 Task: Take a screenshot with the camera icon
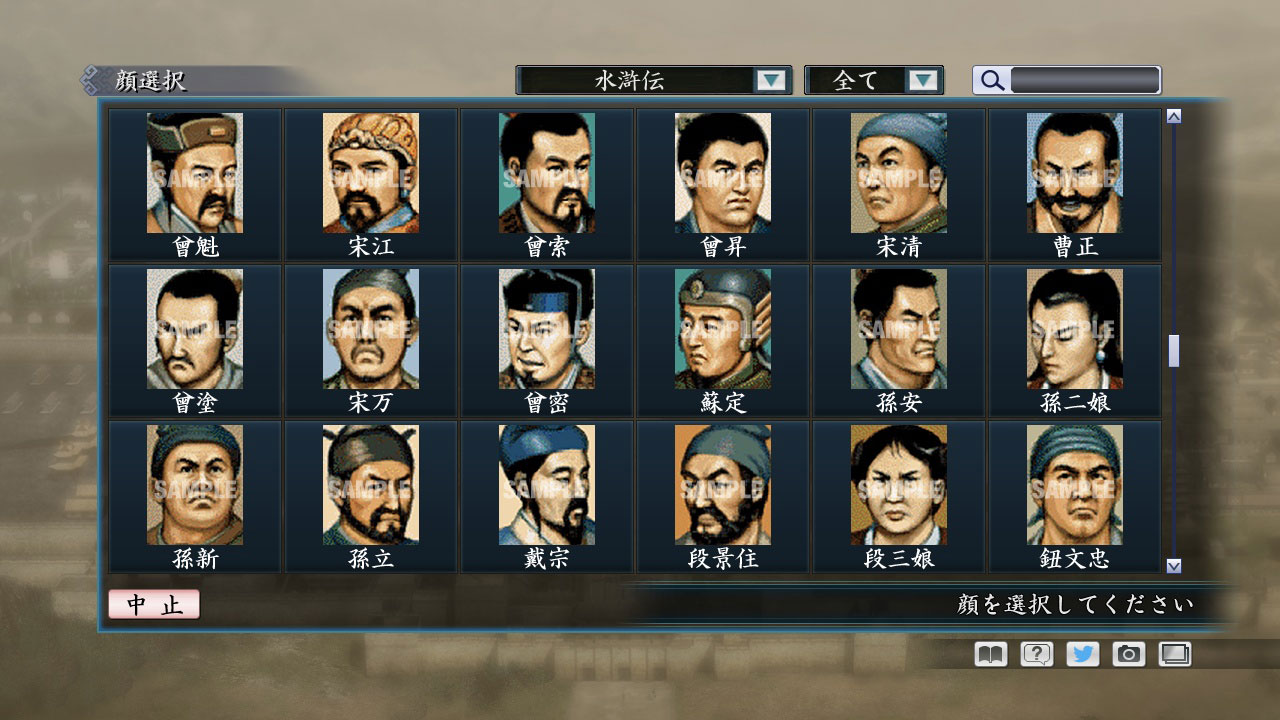tap(1129, 654)
